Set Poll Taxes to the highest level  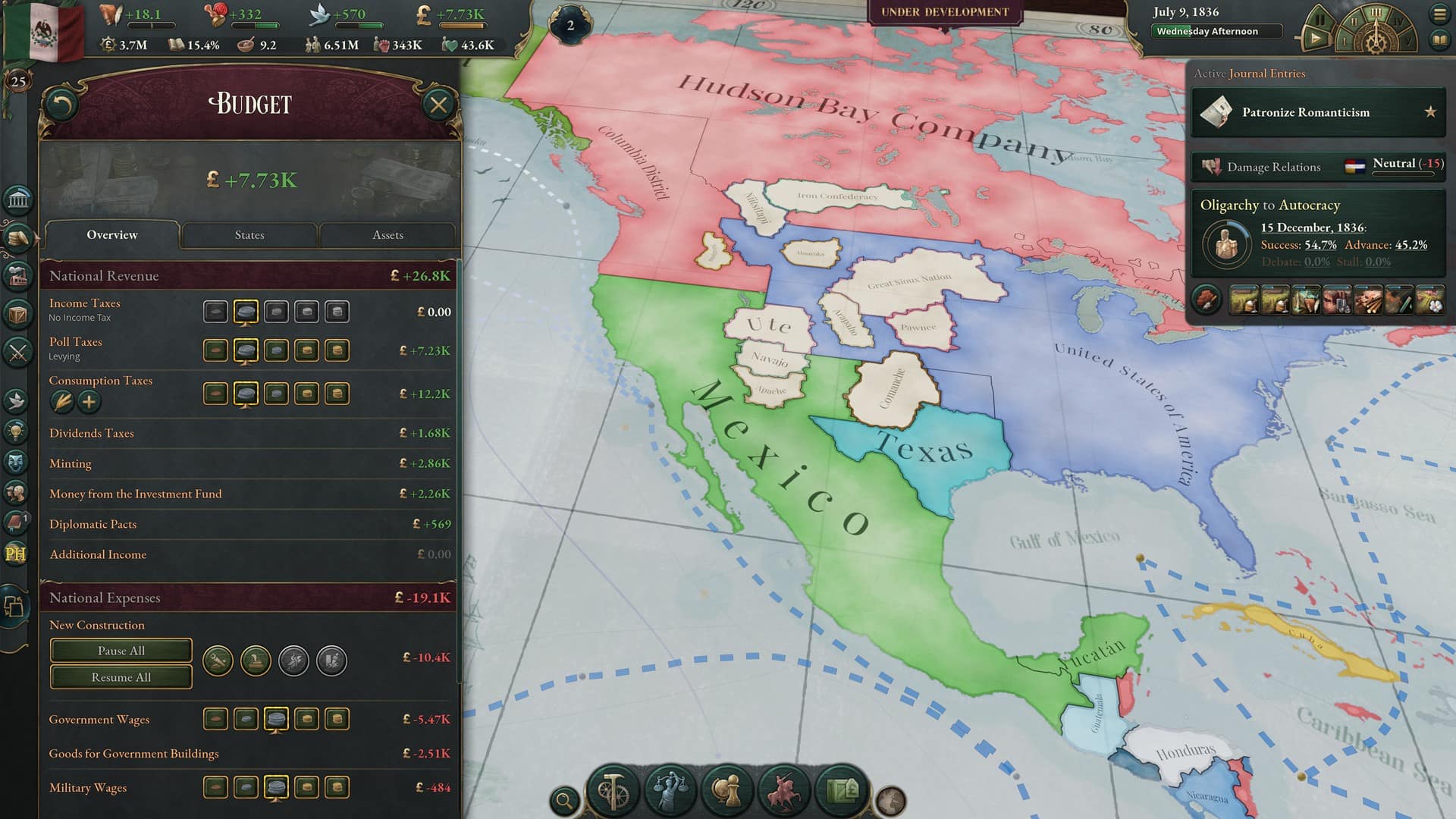[337, 350]
